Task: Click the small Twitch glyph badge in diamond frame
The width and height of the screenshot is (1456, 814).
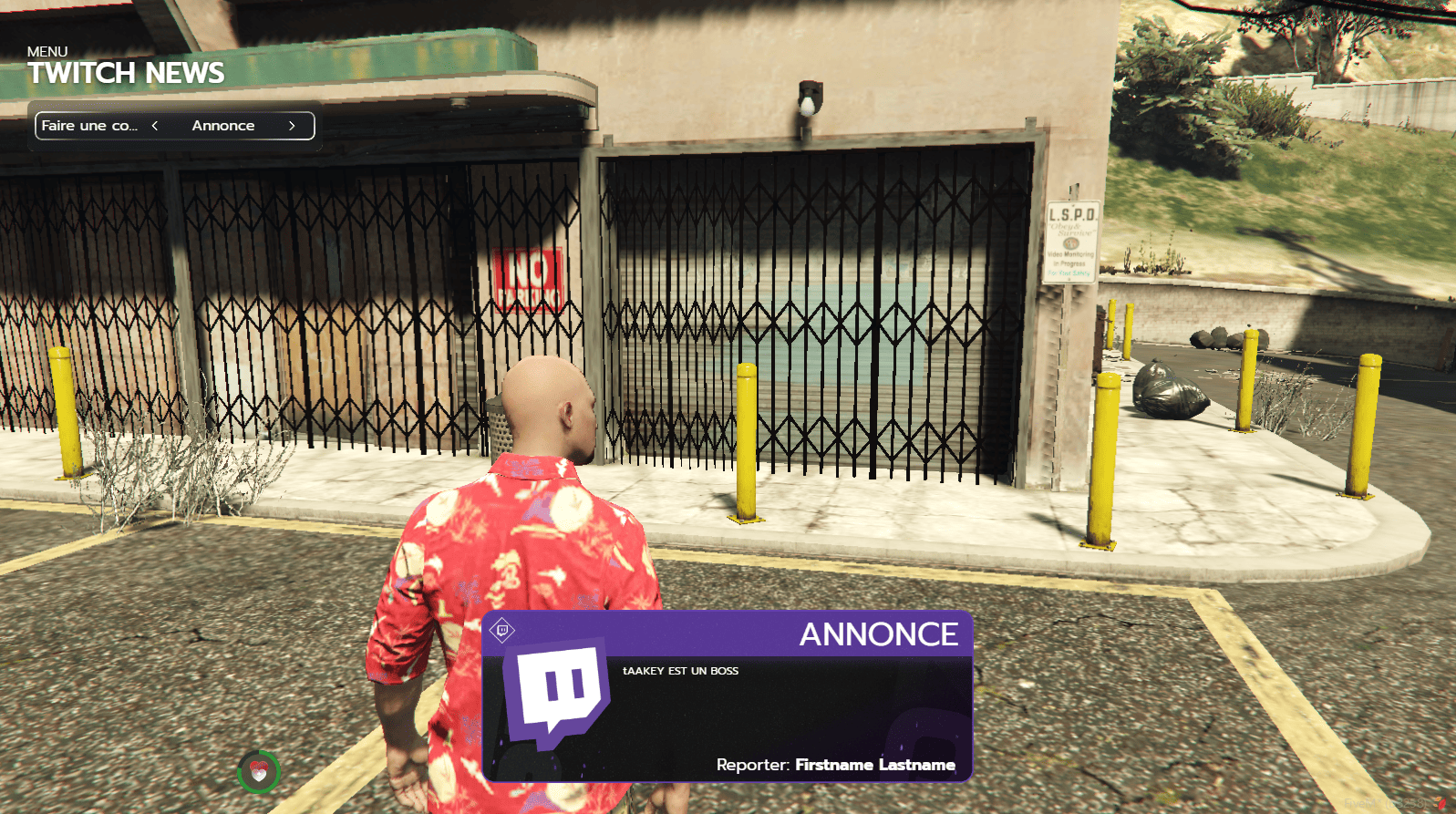Action: 501,629
